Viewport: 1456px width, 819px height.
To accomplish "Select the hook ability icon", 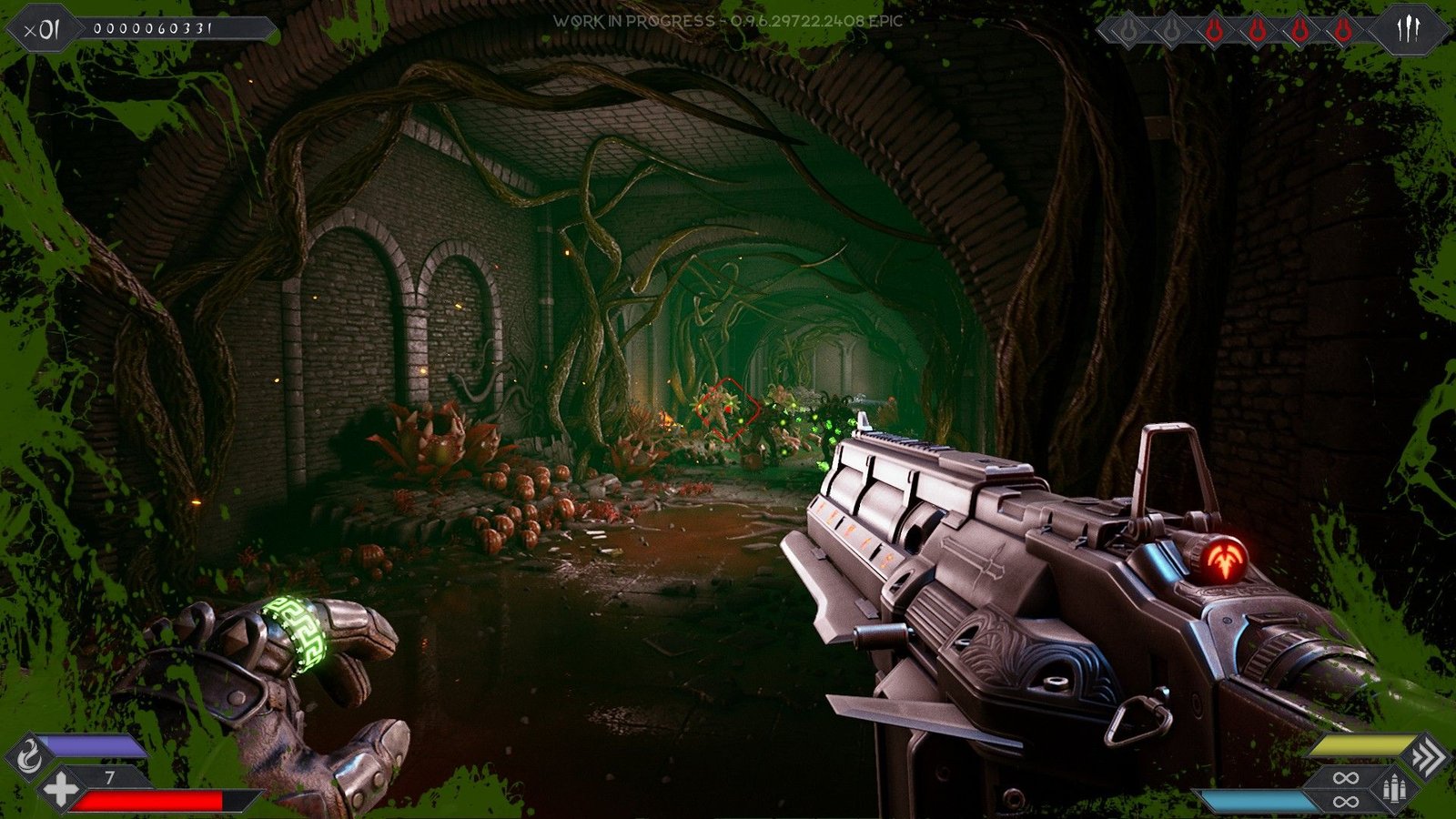I will point(29,756).
